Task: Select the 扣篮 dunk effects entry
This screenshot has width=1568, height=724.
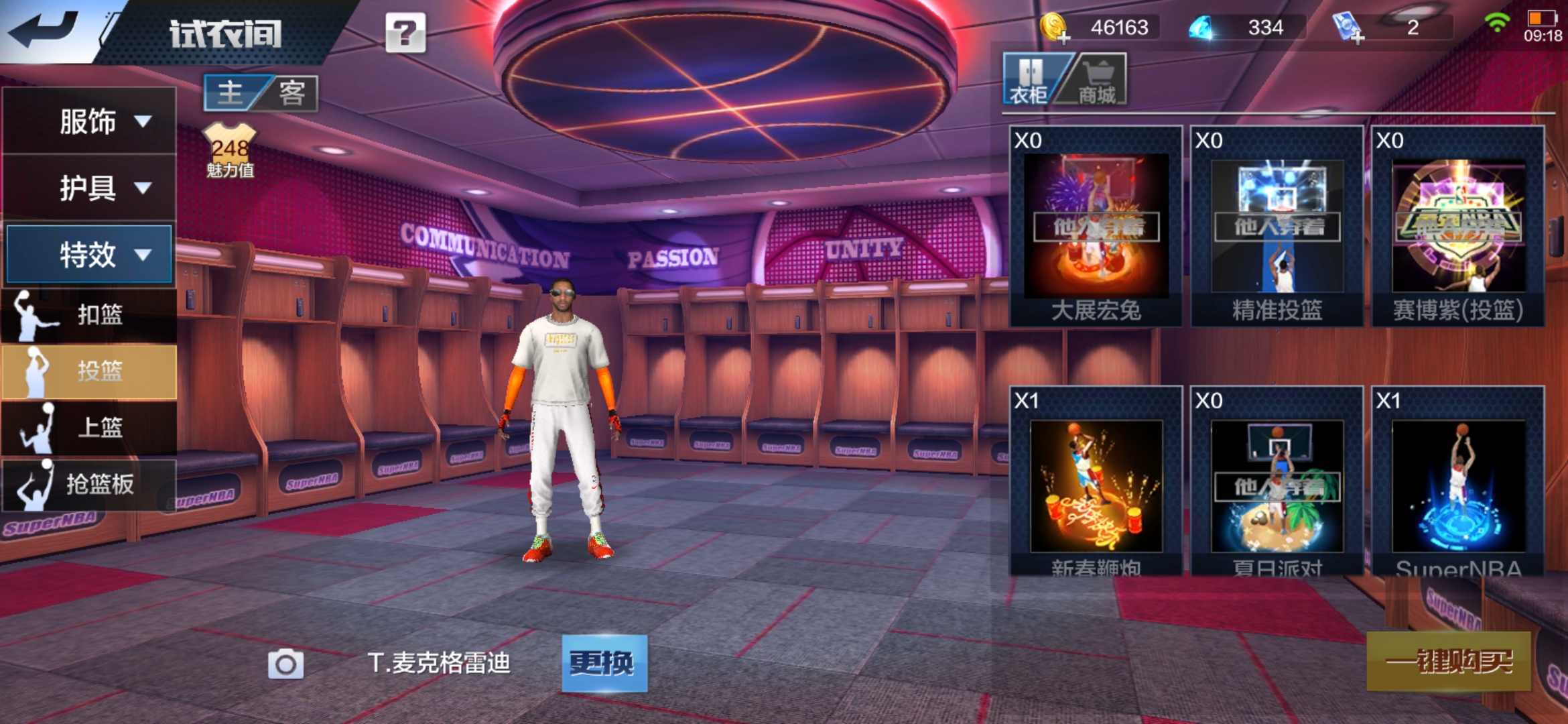Action: tap(90, 314)
